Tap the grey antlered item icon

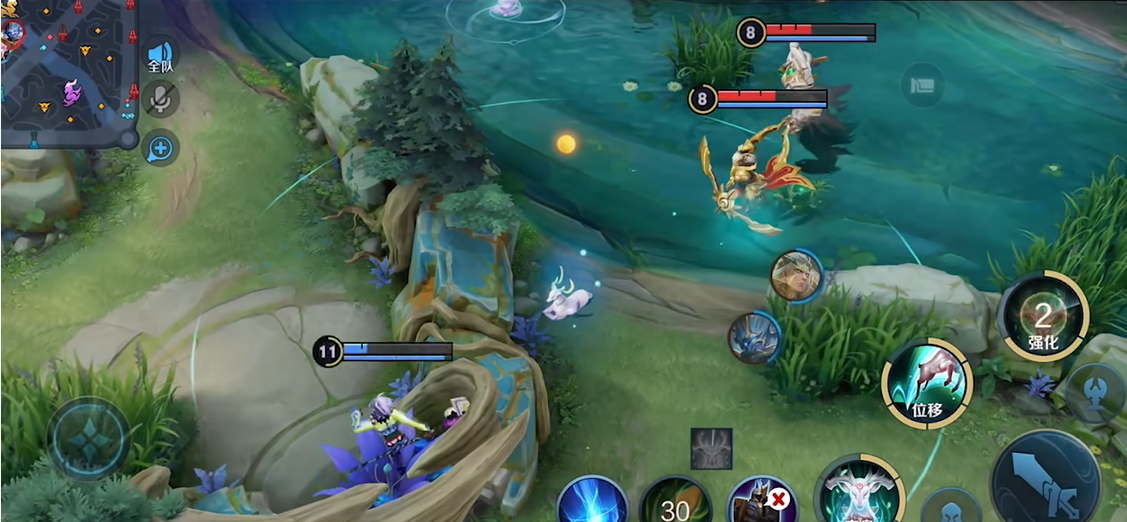pyautogui.click(x=711, y=449)
